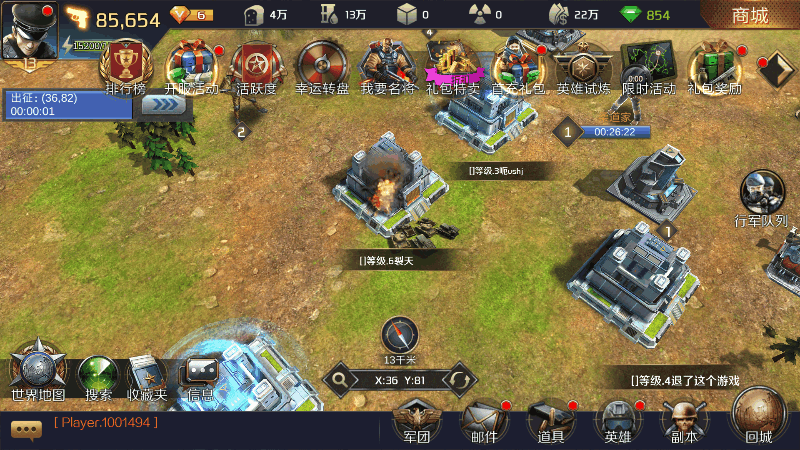800x450 pixels.
Task: Open the 限时活动 limited-time event
Action: [x=648, y=65]
